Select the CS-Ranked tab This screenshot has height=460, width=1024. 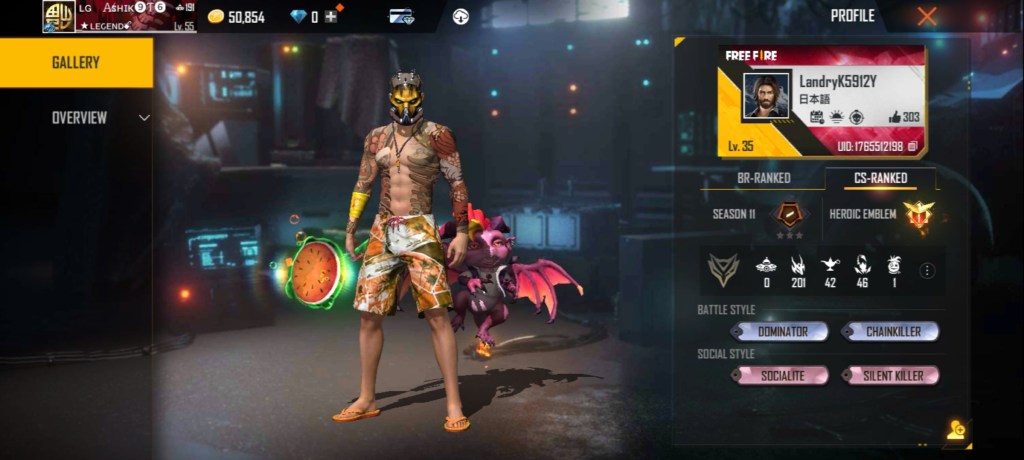881,178
